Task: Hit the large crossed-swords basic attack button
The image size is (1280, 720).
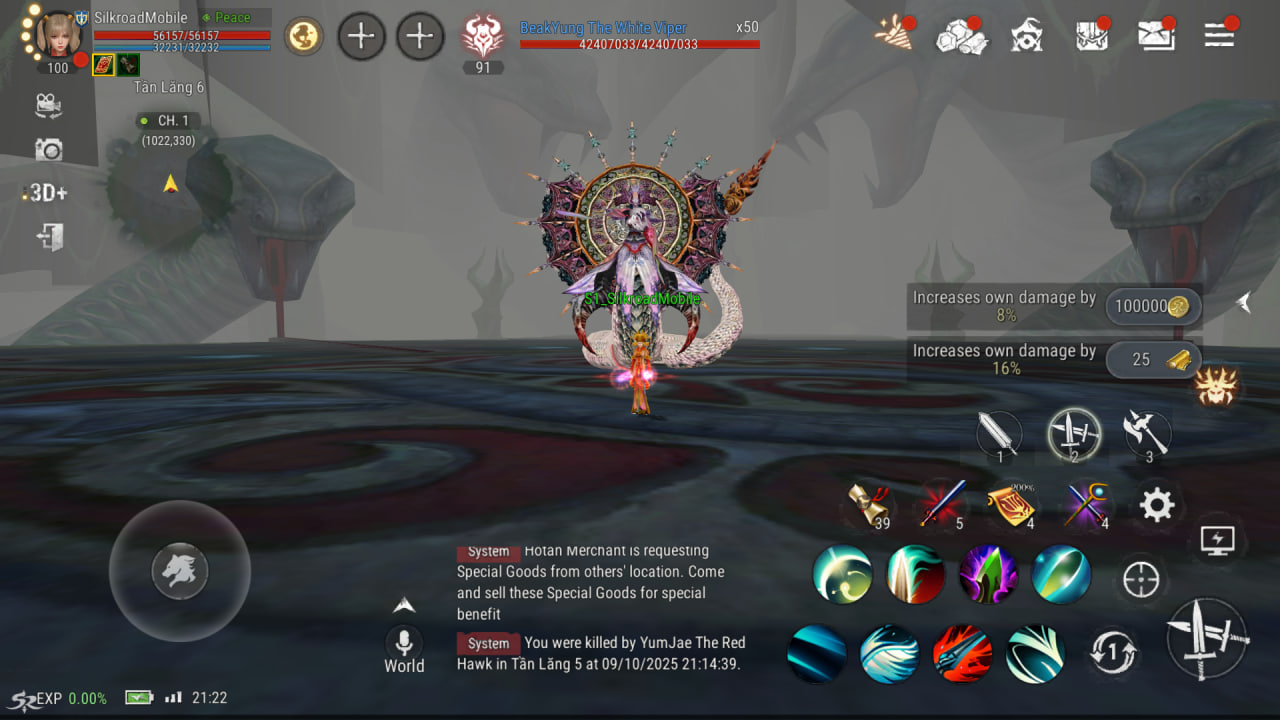Action: tap(1208, 638)
